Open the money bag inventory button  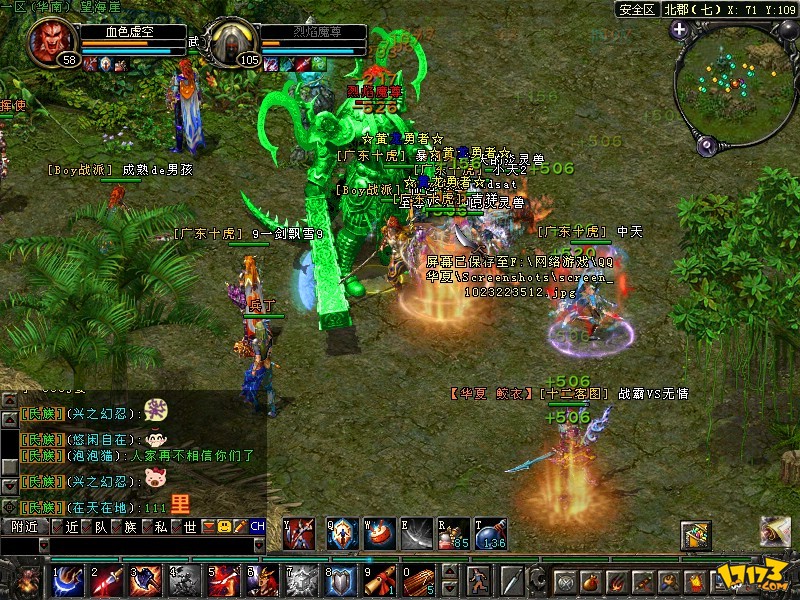pyautogui.click(x=592, y=581)
